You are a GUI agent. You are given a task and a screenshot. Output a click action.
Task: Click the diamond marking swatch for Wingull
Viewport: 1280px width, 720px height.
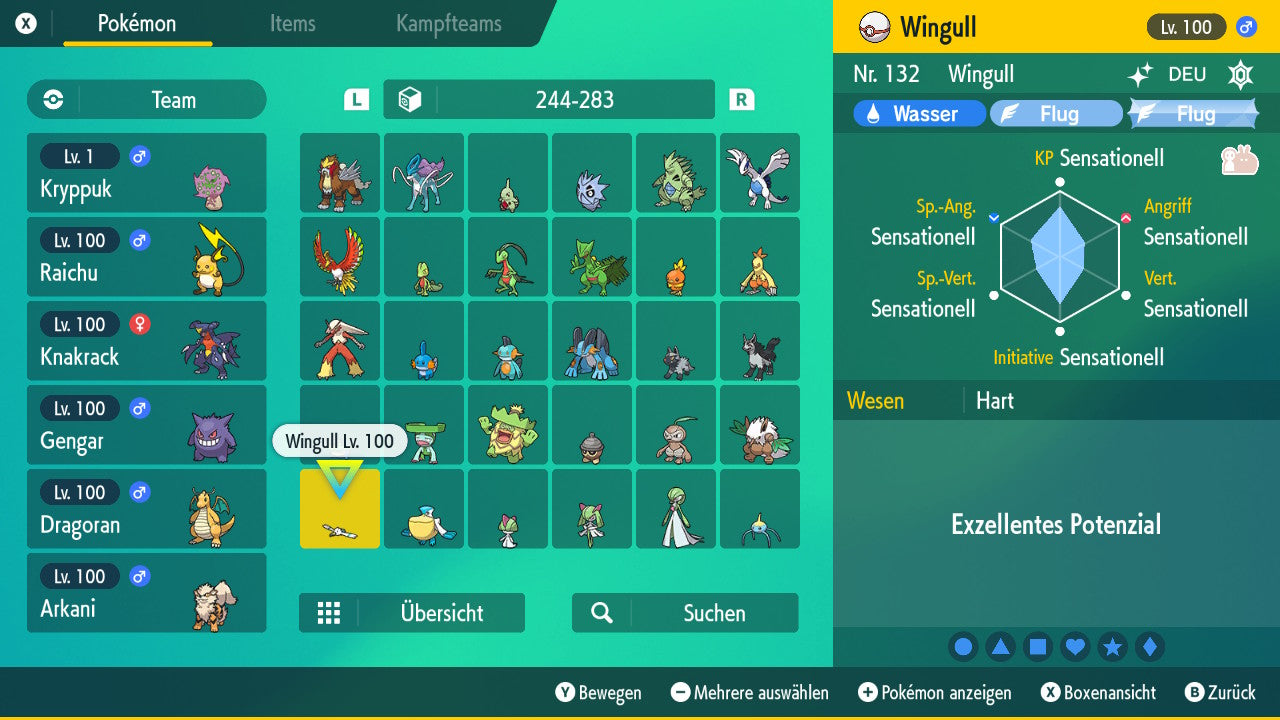[x=1150, y=646]
